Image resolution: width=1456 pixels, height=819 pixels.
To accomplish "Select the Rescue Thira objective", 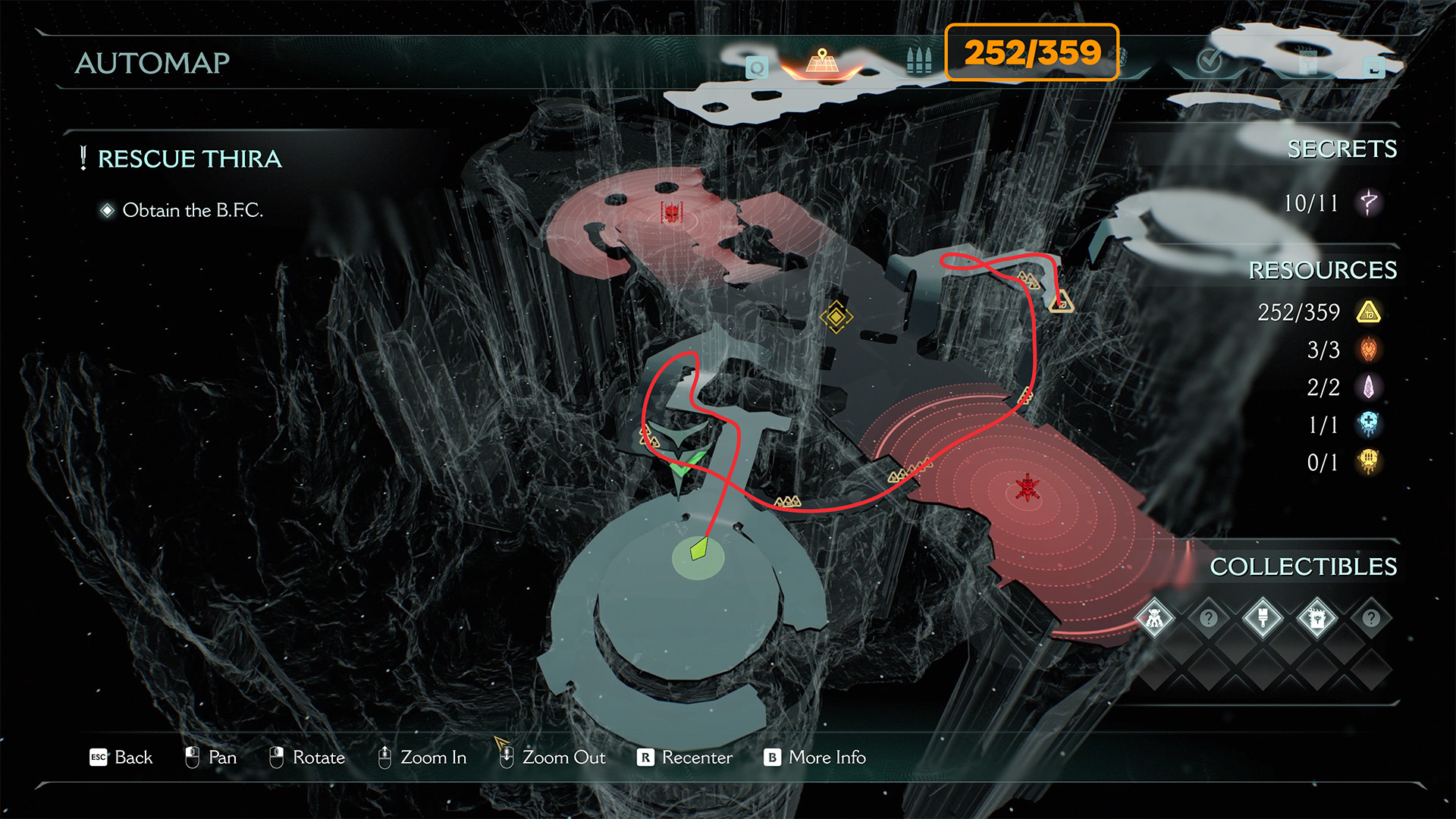I will click(x=190, y=159).
